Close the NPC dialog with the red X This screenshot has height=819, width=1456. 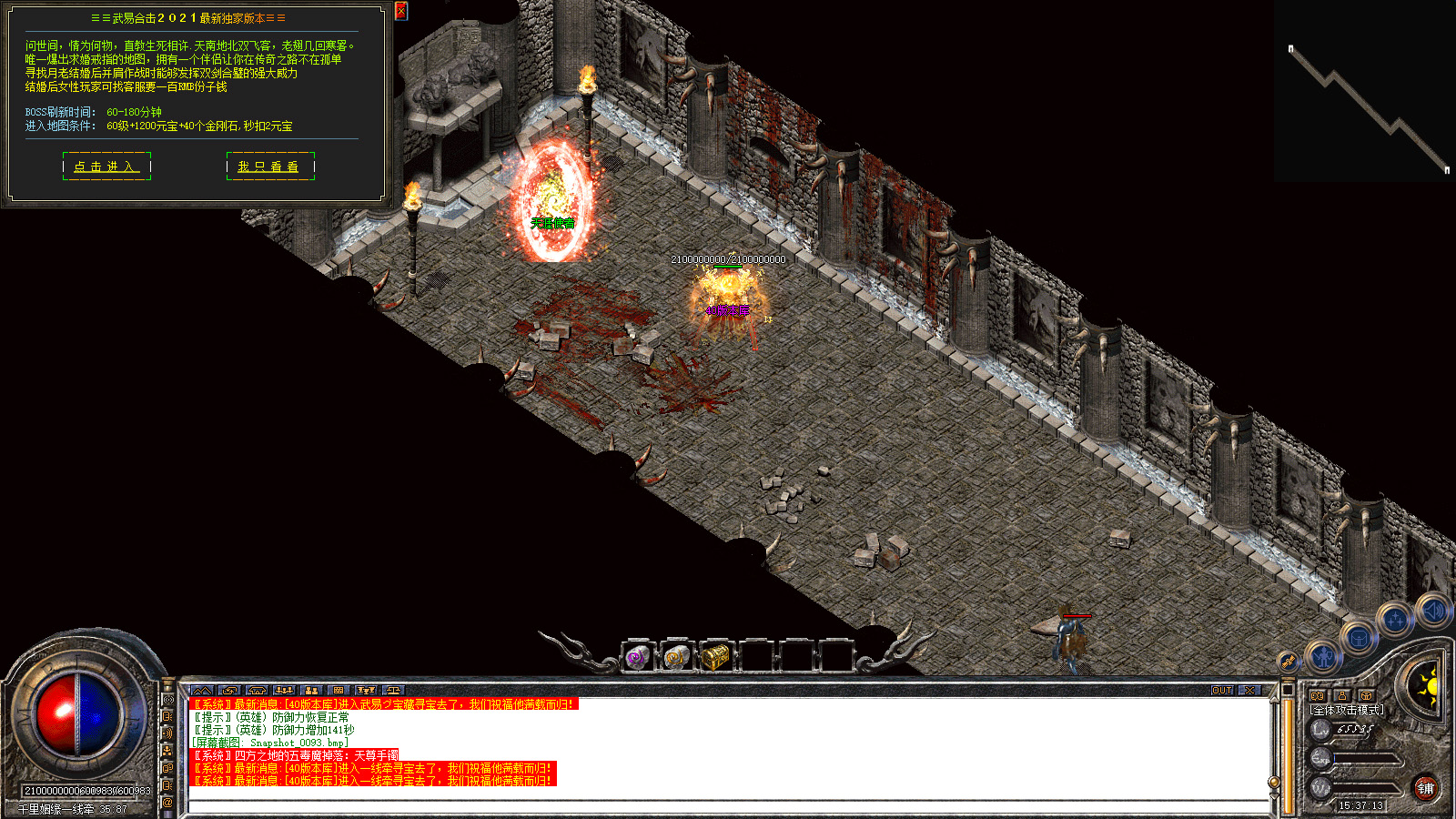point(401,11)
